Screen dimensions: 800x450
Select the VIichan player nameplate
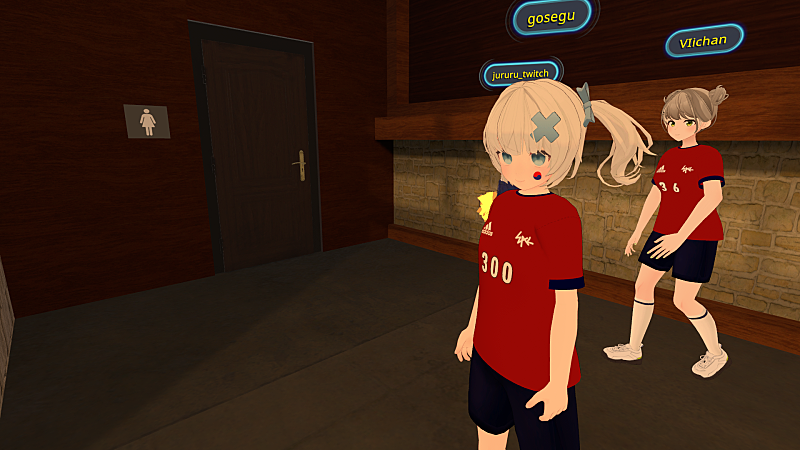[x=704, y=41]
